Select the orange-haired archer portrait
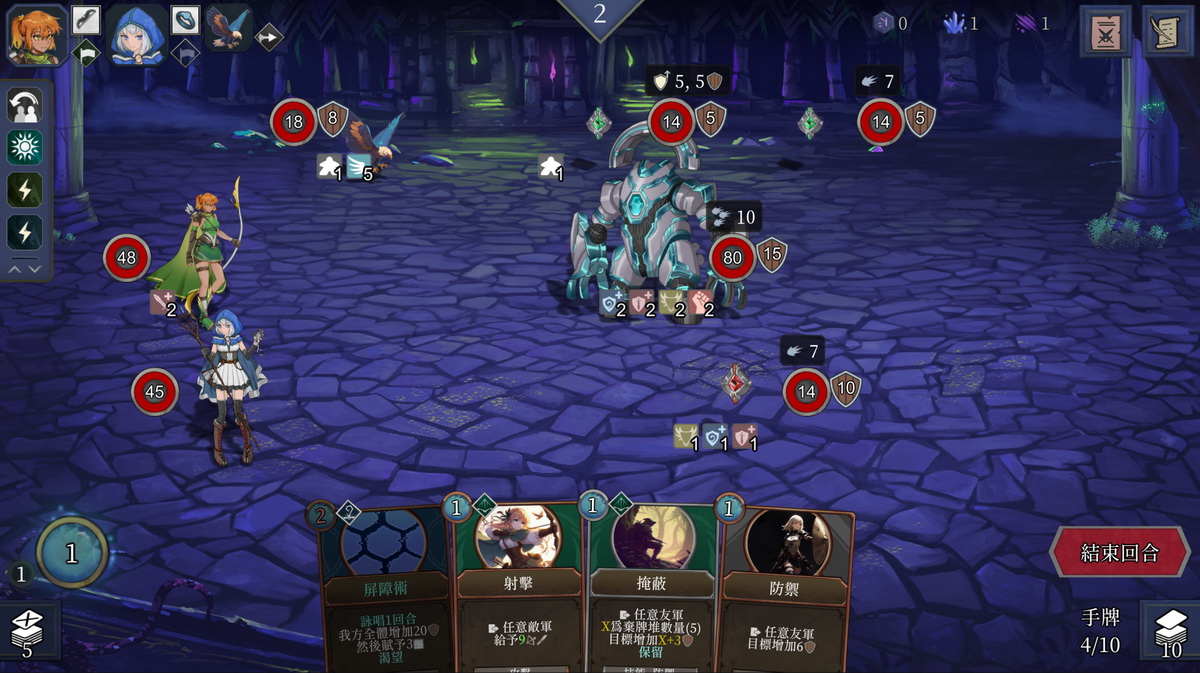This screenshot has width=1200, height=673. tap(37, 33)
